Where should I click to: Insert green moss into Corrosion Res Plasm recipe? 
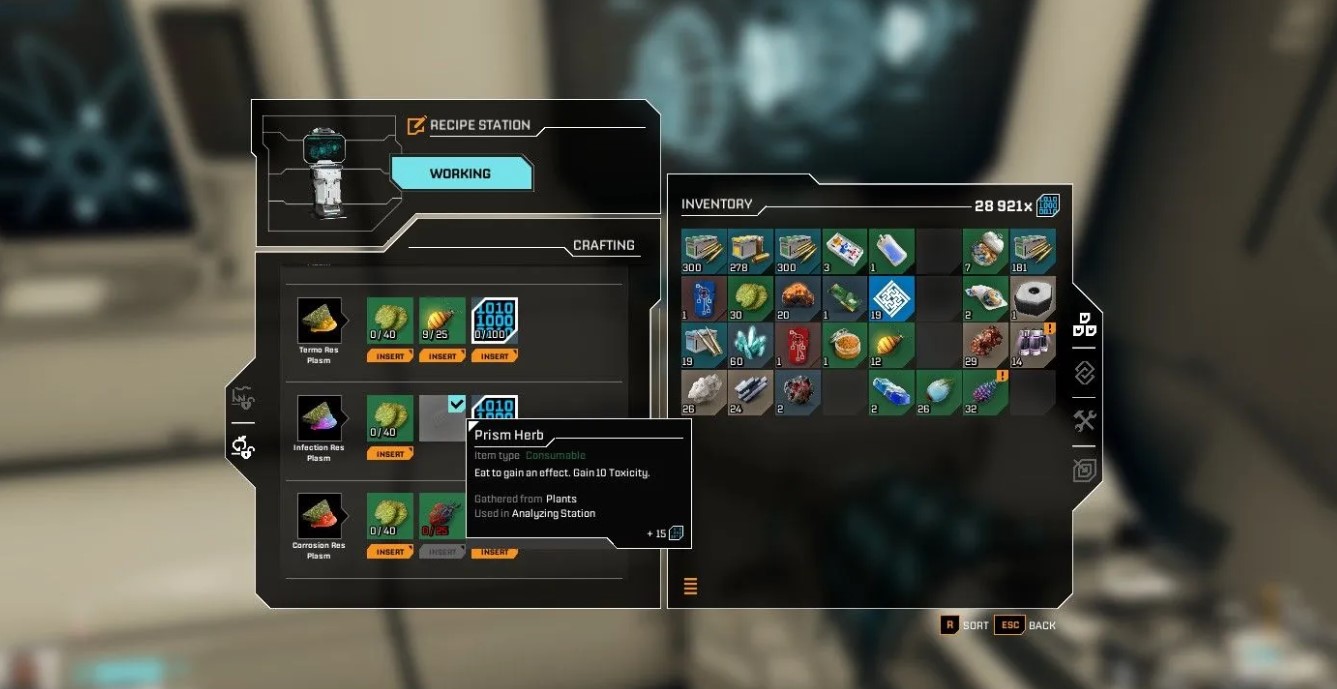390,552
